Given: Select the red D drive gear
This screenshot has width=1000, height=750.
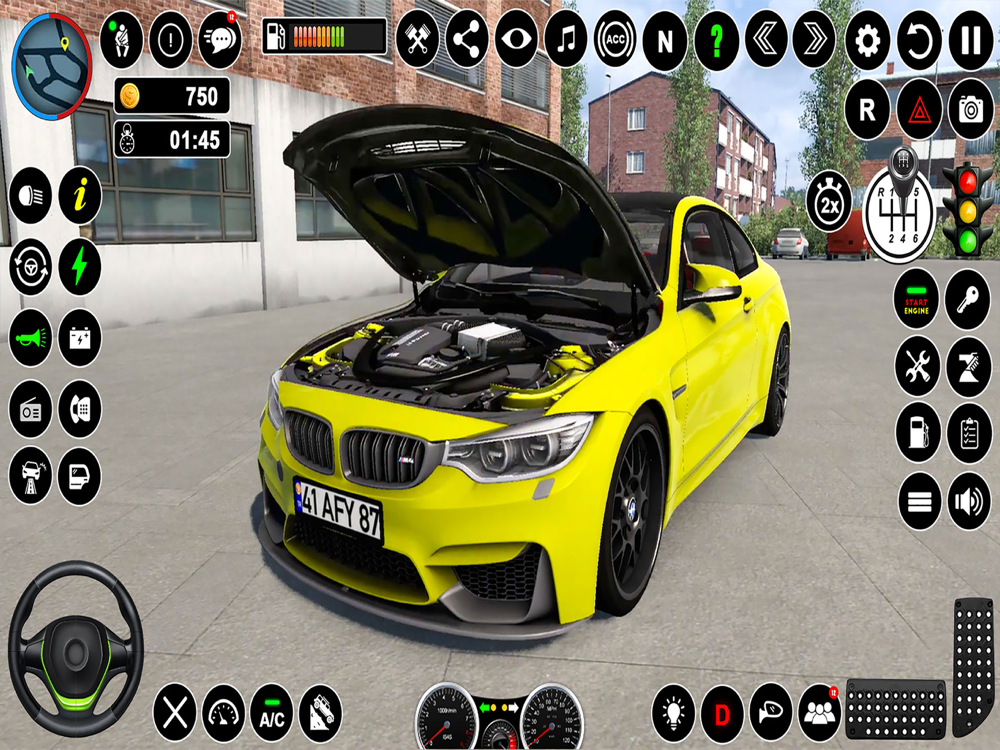Looking at the screenshot, I should tap(721, 713).
